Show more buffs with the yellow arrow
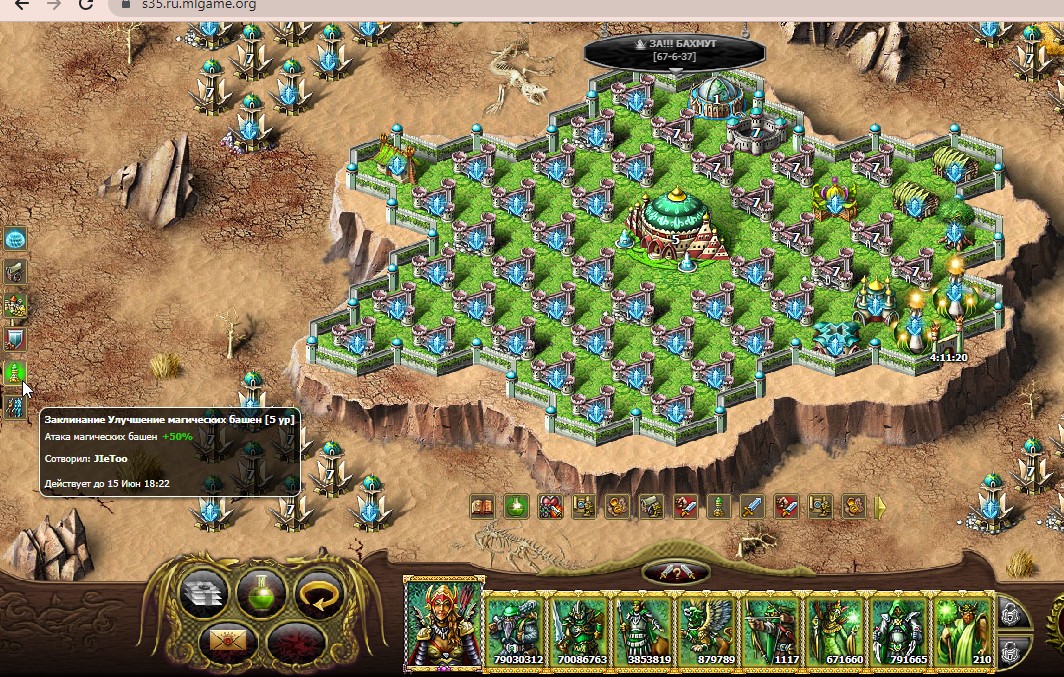 coord(881,507)
